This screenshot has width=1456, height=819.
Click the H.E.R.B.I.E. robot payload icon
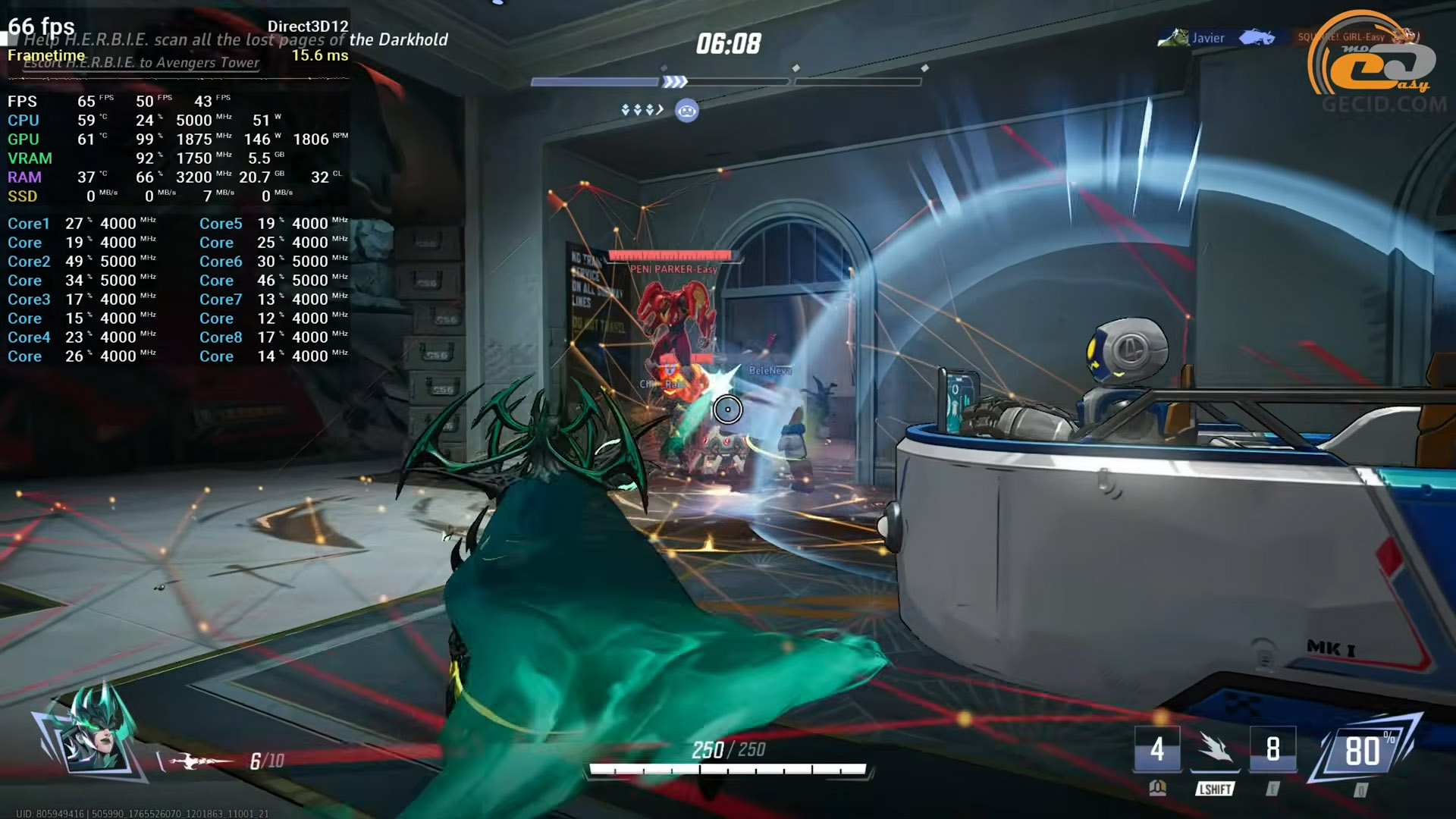[686, 111]
